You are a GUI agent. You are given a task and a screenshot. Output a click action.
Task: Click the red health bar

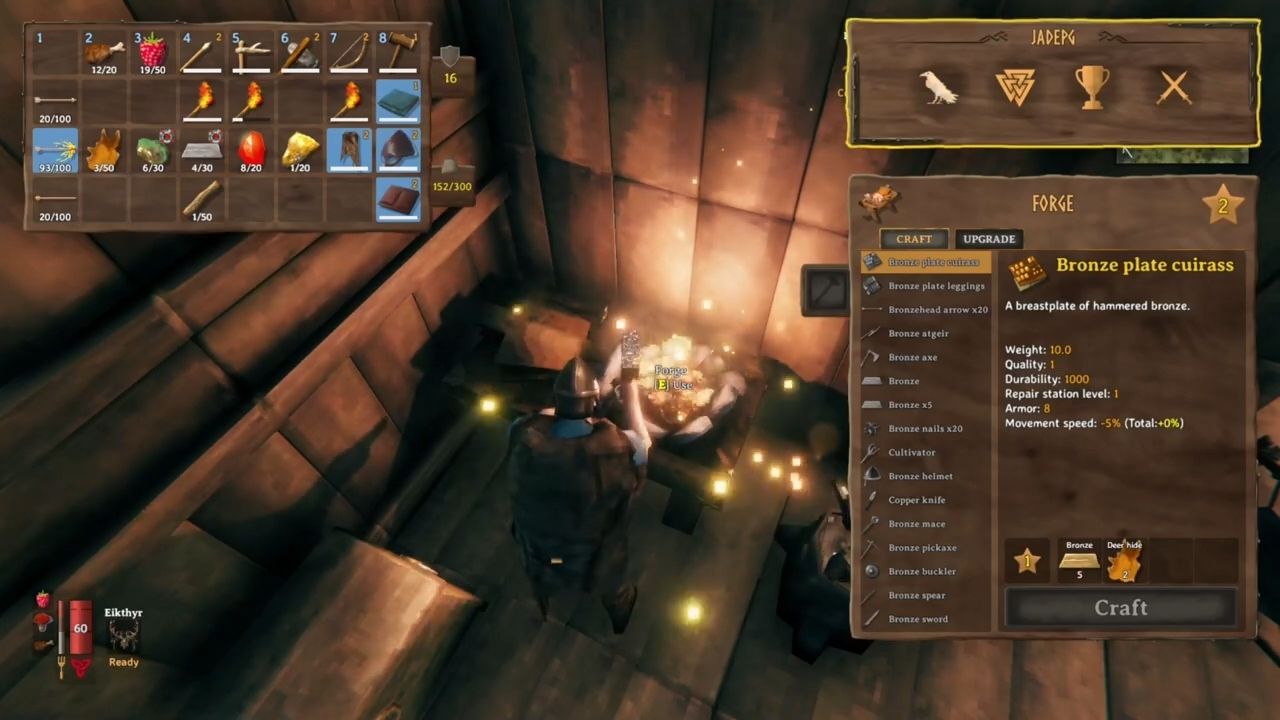(80, 627)
